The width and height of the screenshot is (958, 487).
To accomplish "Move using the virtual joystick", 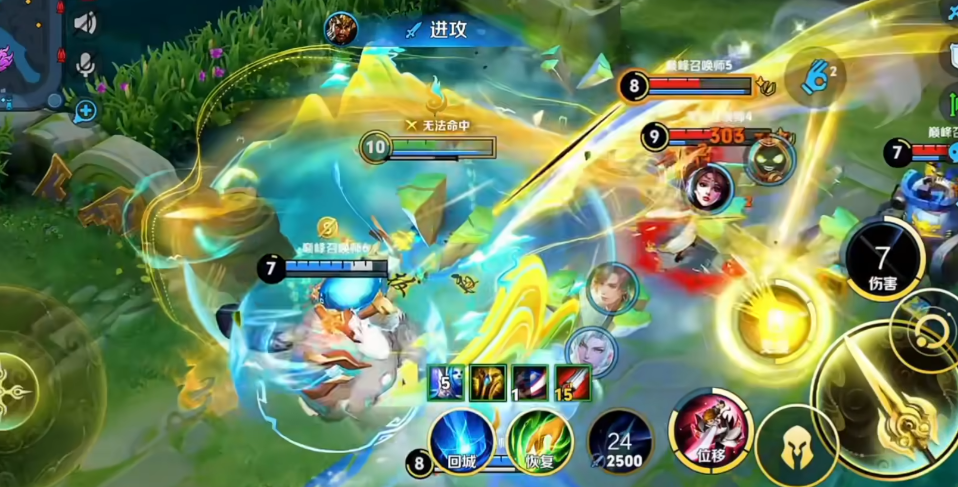I will (20, 385).
